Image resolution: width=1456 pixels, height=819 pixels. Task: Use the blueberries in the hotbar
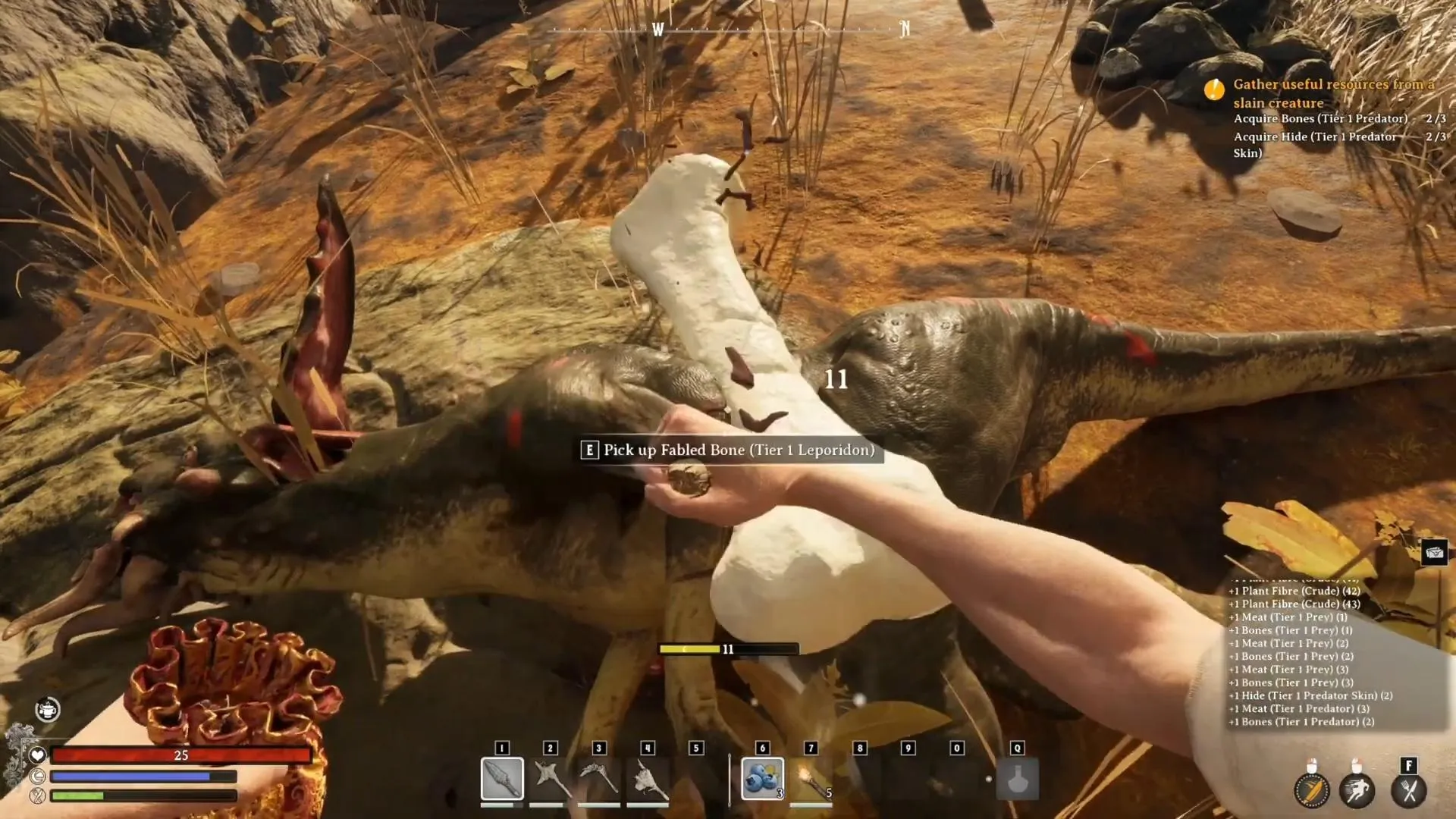tap(762, 779)
